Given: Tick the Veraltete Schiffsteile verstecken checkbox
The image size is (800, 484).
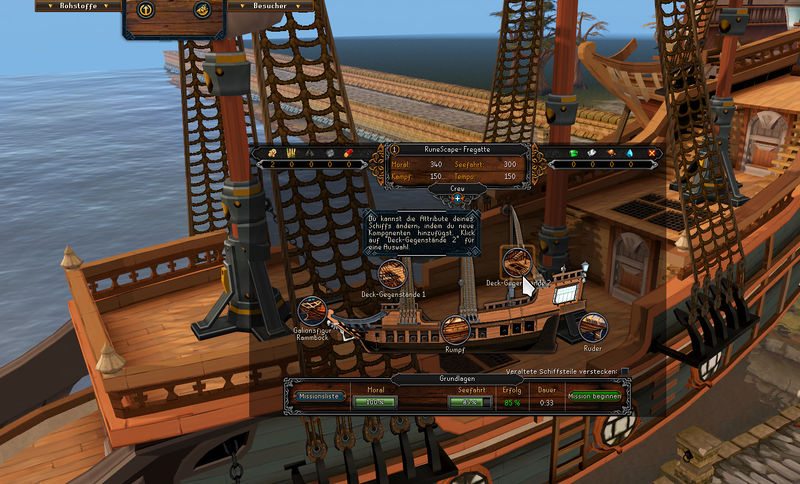Looking at the screenshot, I should click(625, 372).
